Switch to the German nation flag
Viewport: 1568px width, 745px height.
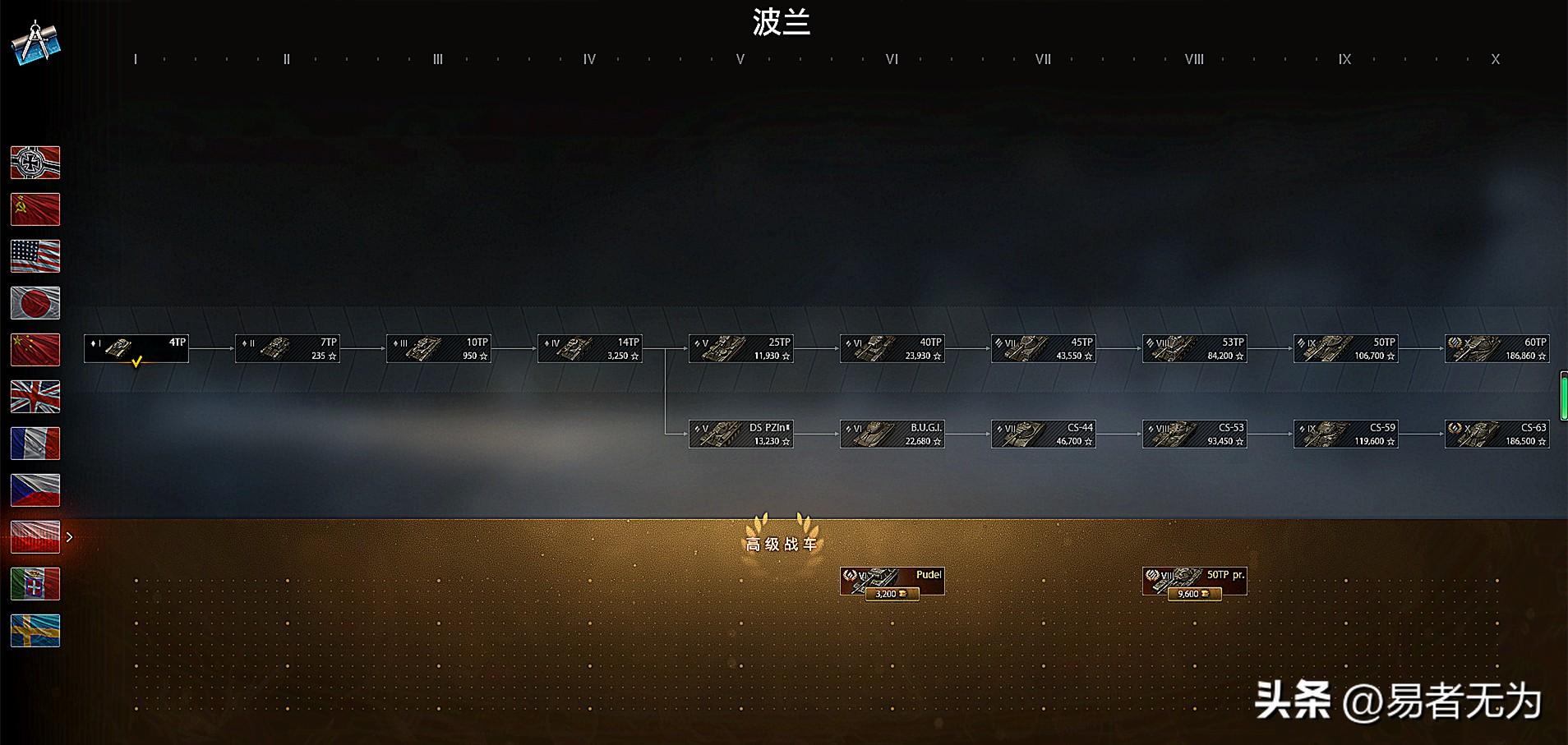(35, 163)
